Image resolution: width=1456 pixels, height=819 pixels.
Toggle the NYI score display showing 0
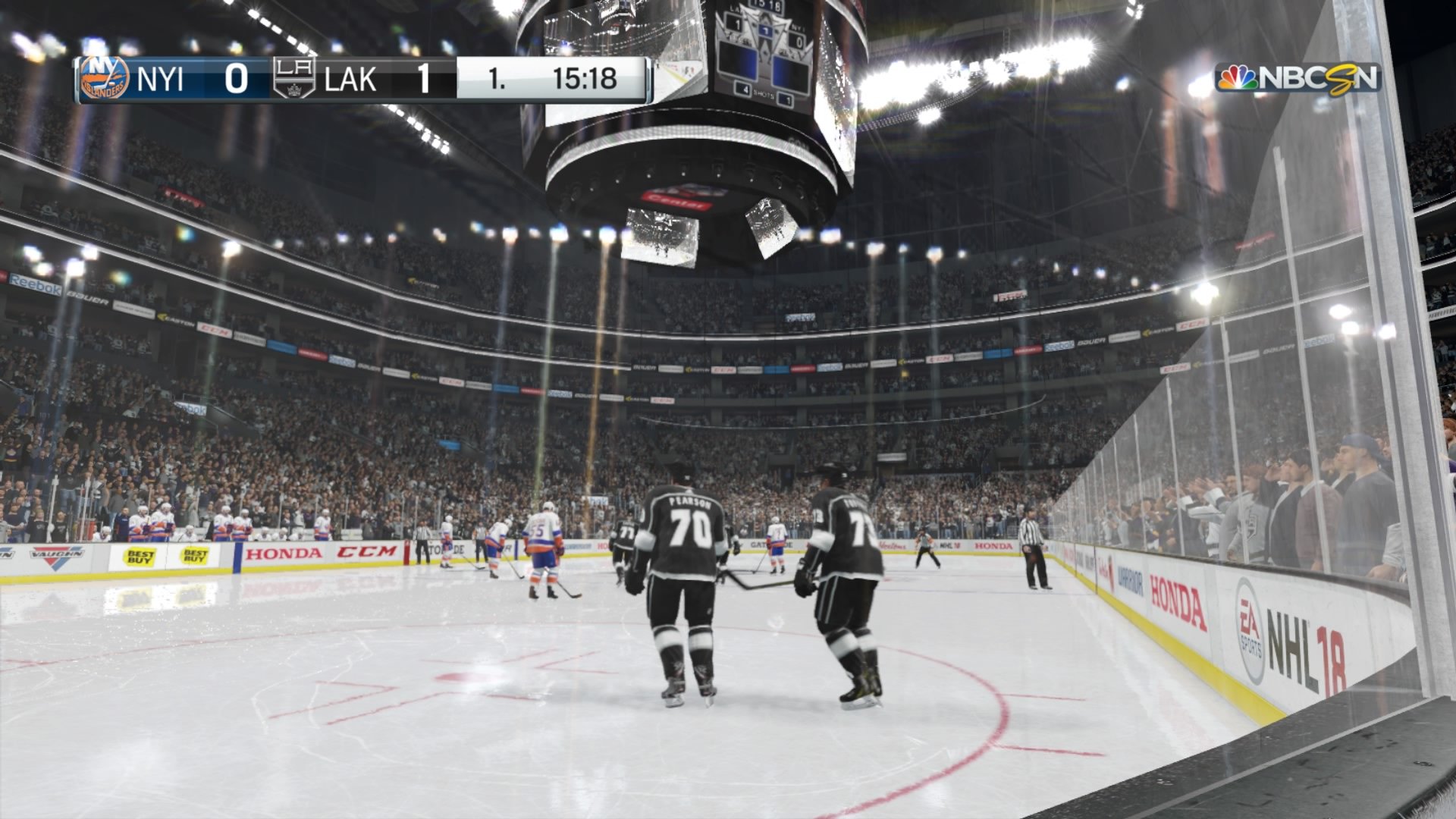[x=235, y=77]
